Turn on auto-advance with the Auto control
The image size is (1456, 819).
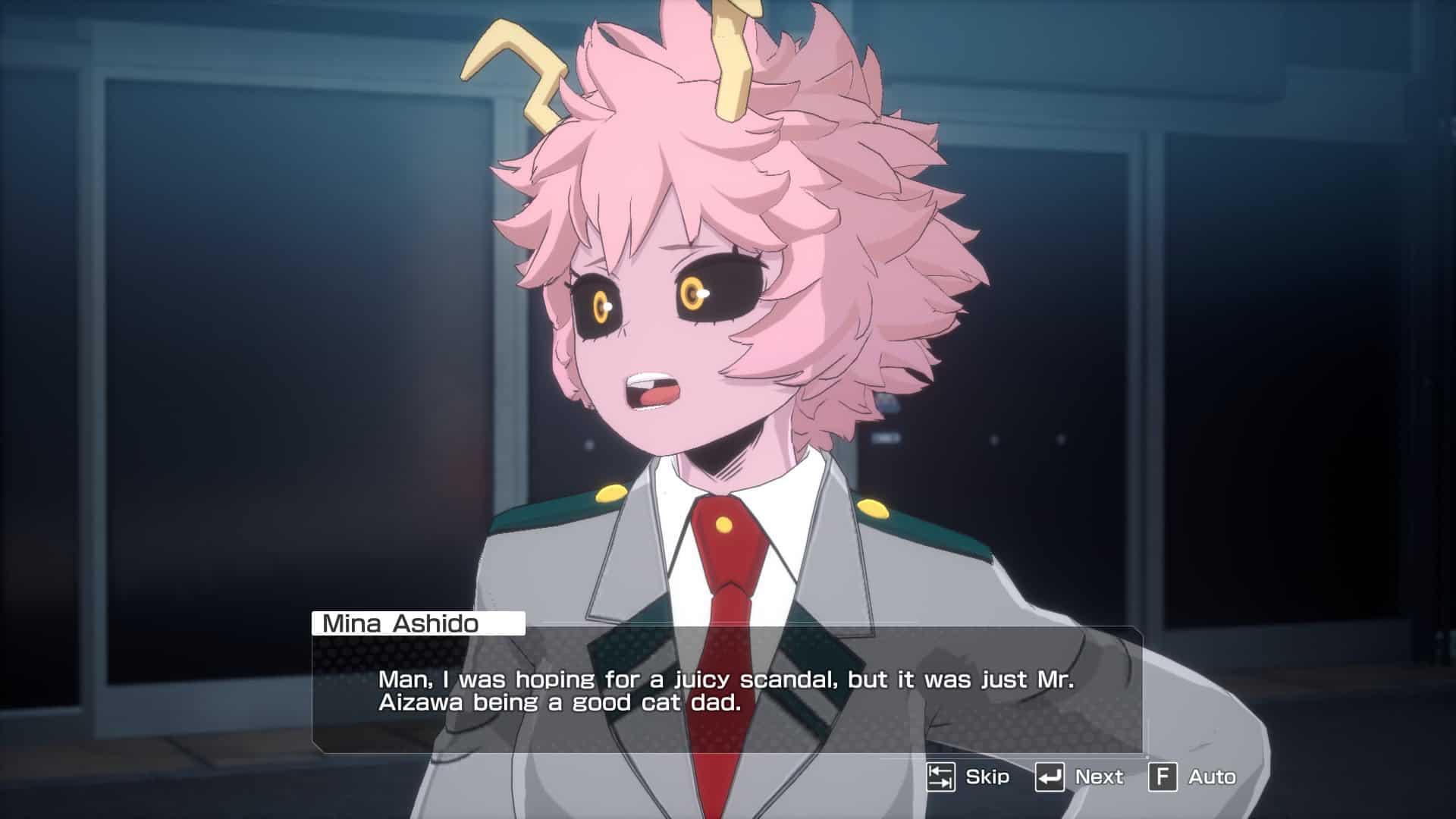(x=1211, y=777)
